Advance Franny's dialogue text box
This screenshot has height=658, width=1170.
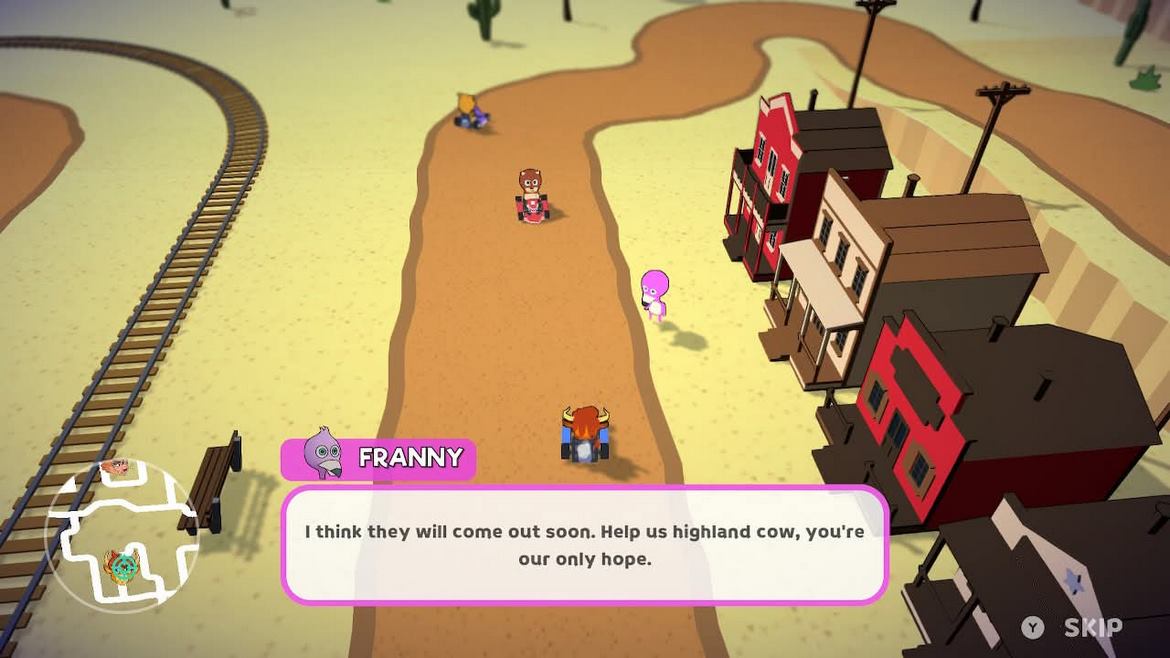[x=585, y=545]
